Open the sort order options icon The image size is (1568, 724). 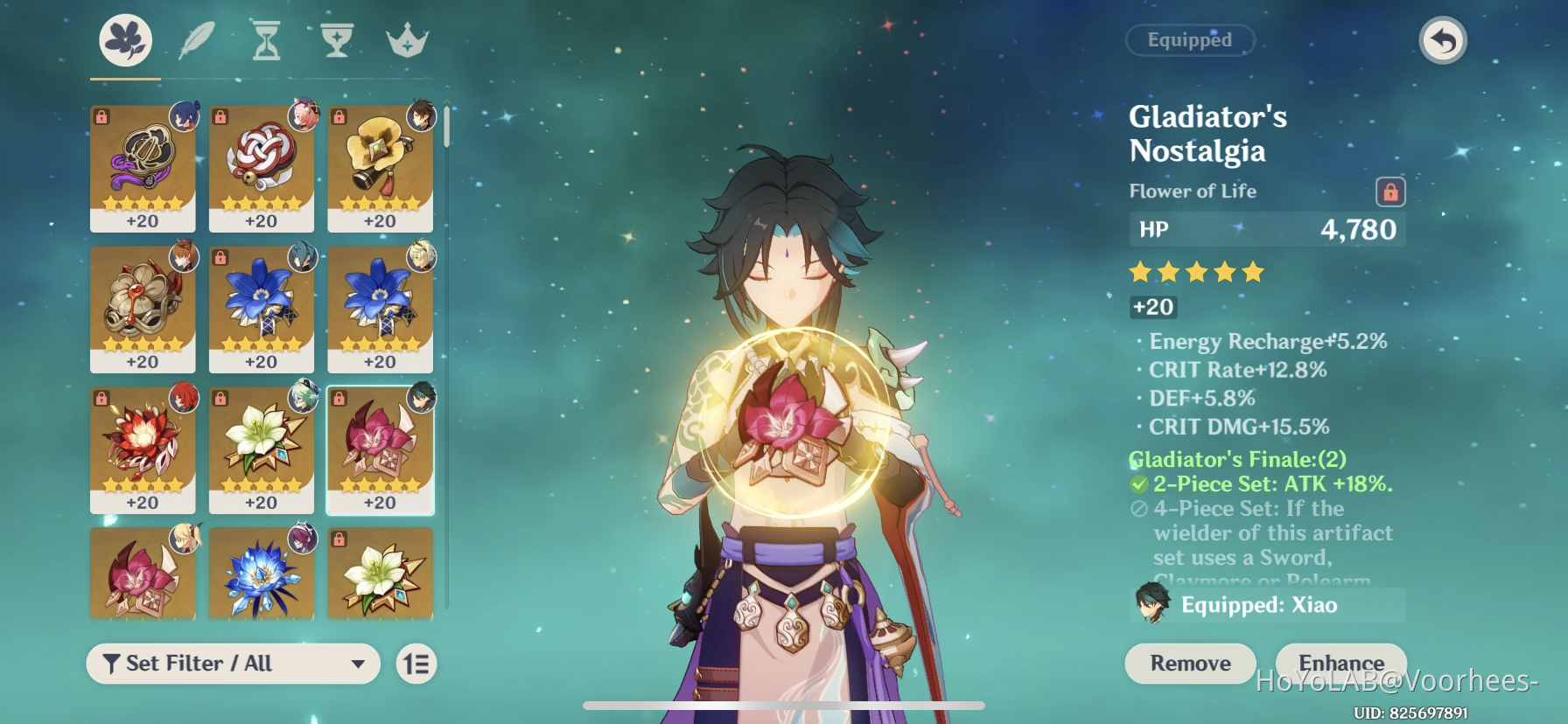click(x=416, y=664)
